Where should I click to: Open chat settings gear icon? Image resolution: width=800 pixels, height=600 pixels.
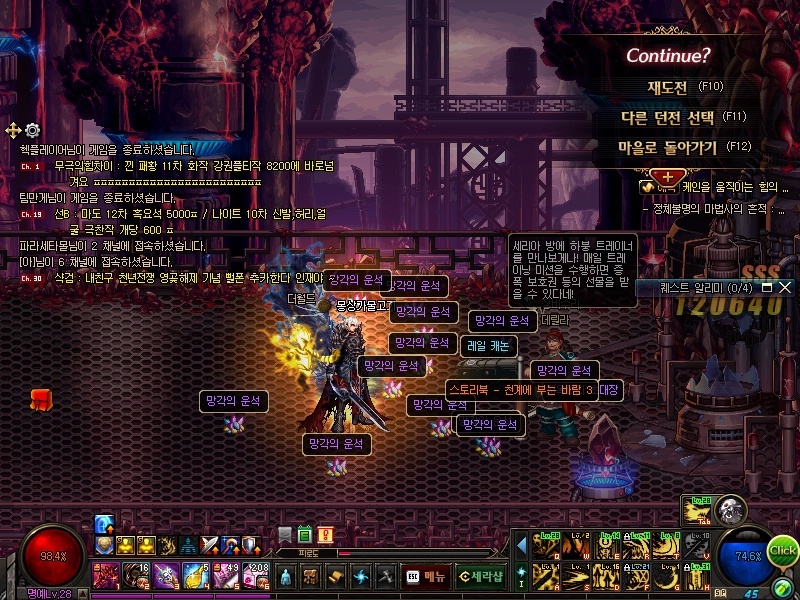(x=32, y=130)
